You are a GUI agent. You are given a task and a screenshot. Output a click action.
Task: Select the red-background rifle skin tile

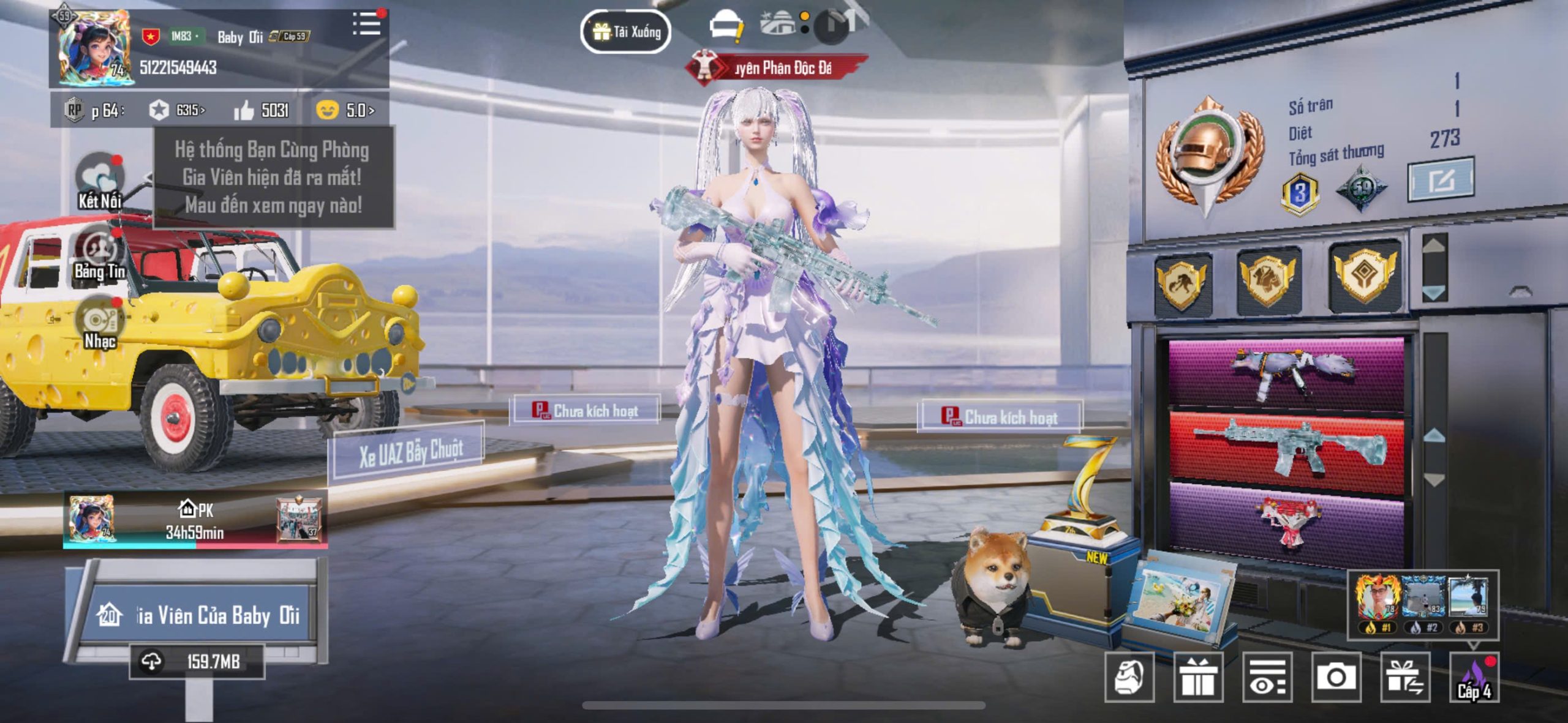1287,450
